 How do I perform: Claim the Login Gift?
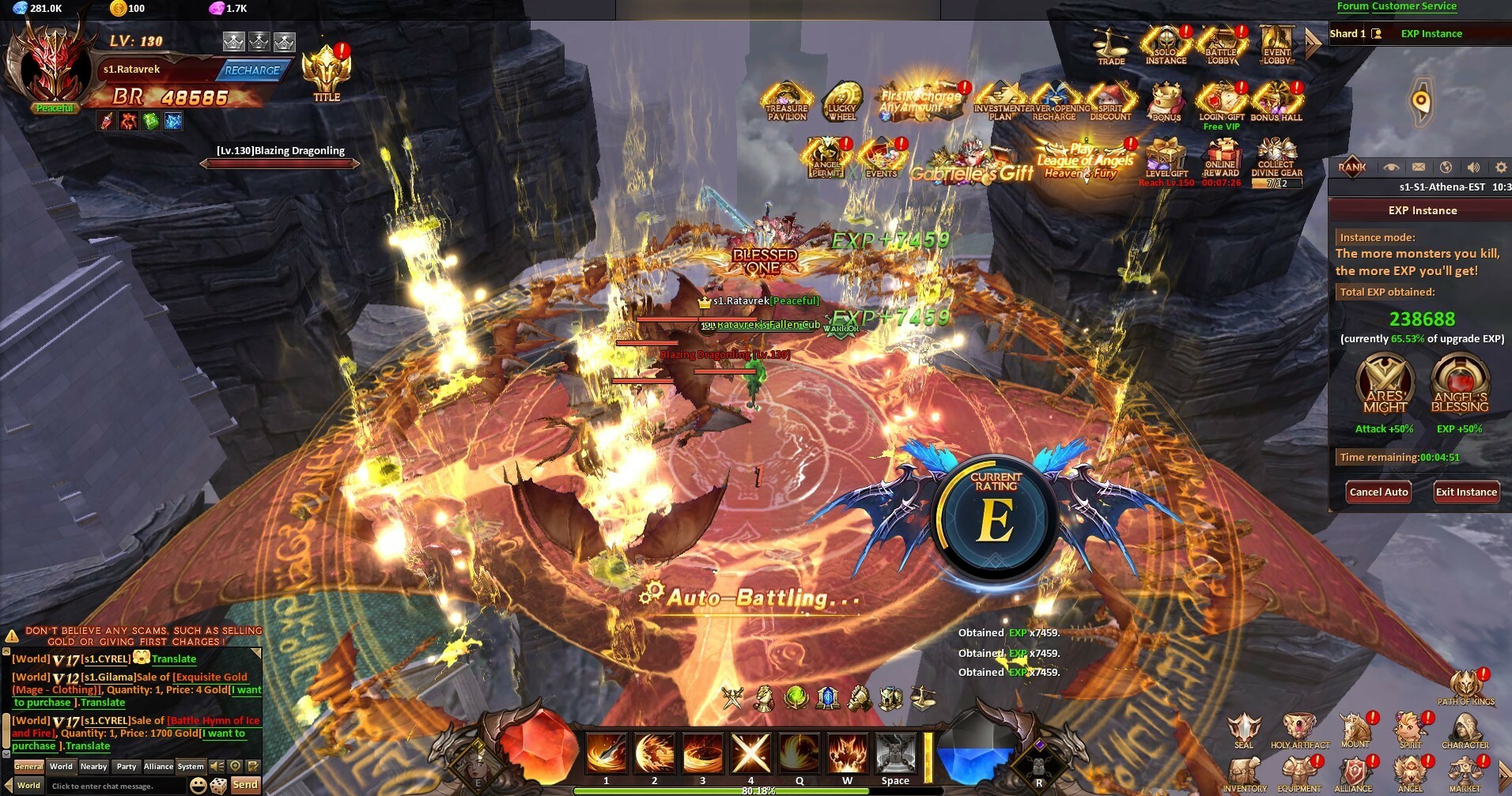click(1221, 101)
